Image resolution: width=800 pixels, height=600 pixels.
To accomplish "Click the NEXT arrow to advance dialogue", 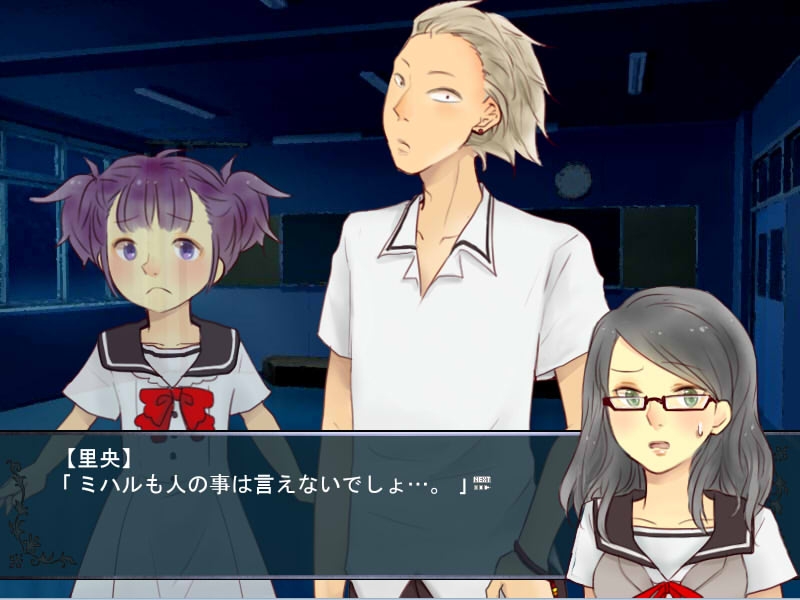I will click(482, 483).
